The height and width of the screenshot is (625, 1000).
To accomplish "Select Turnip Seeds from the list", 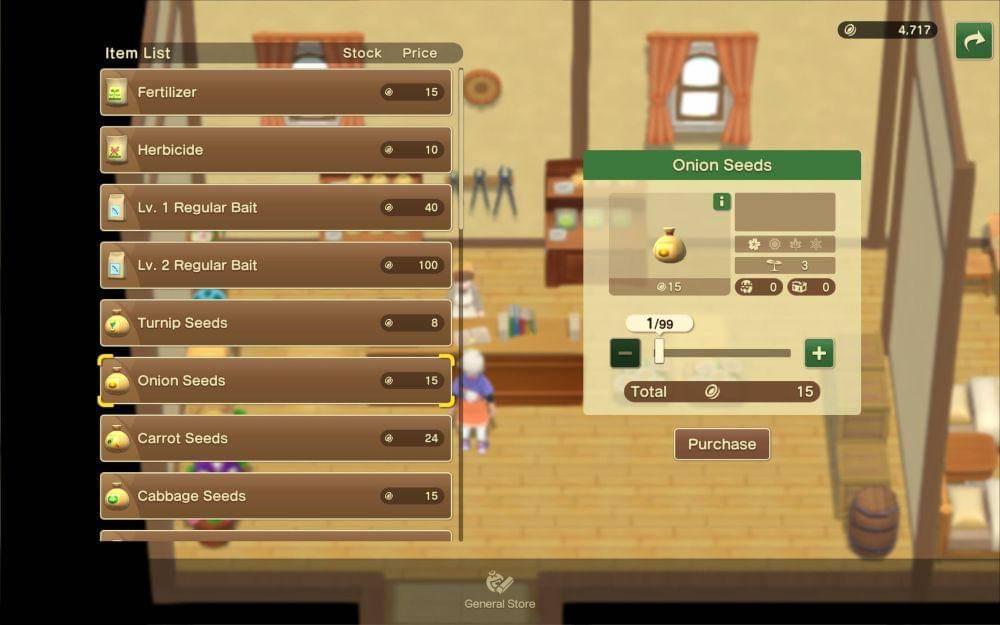I will pyautogui.click(x=275, y=323).
